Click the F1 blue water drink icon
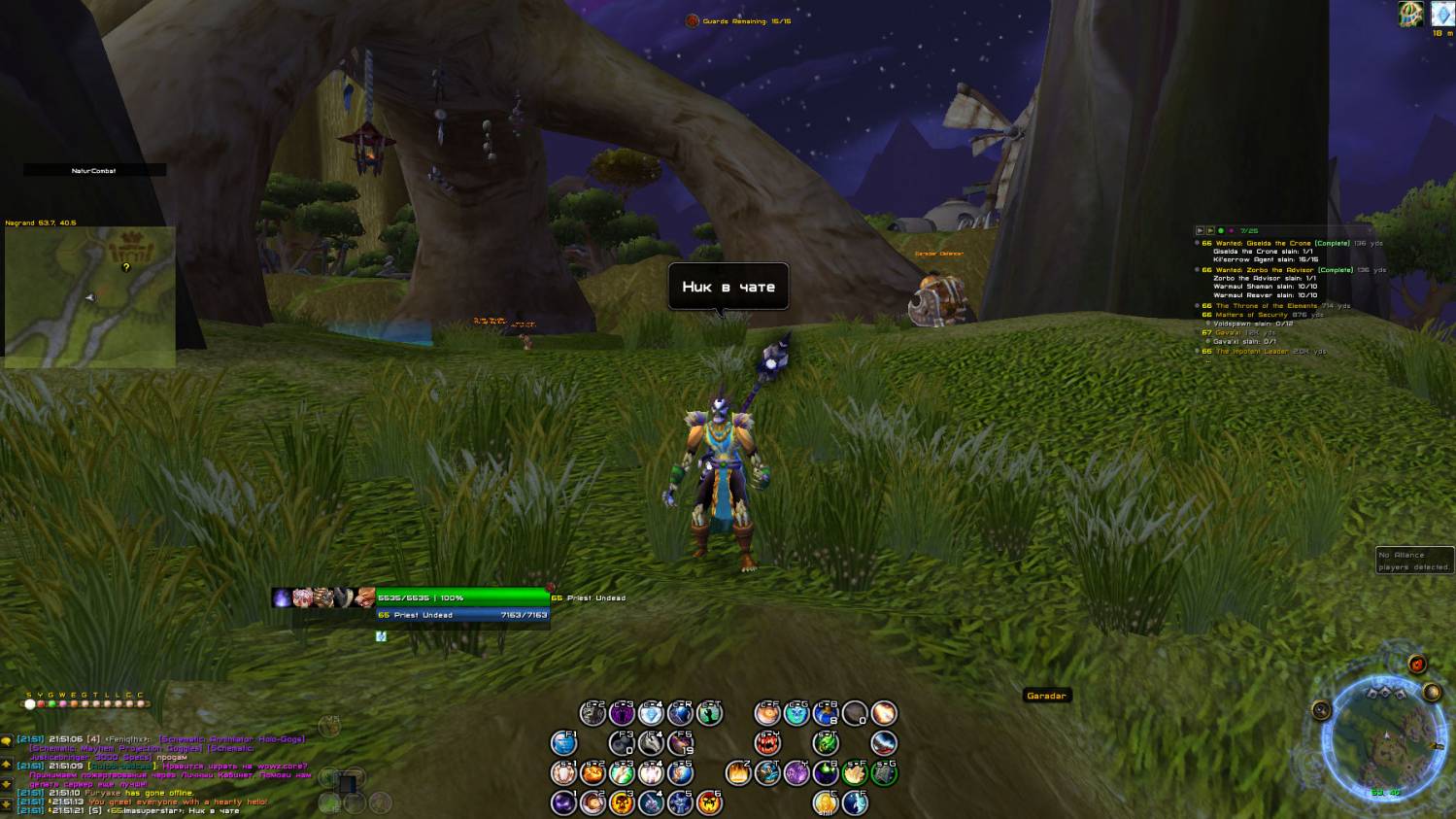 click(564, 743)
